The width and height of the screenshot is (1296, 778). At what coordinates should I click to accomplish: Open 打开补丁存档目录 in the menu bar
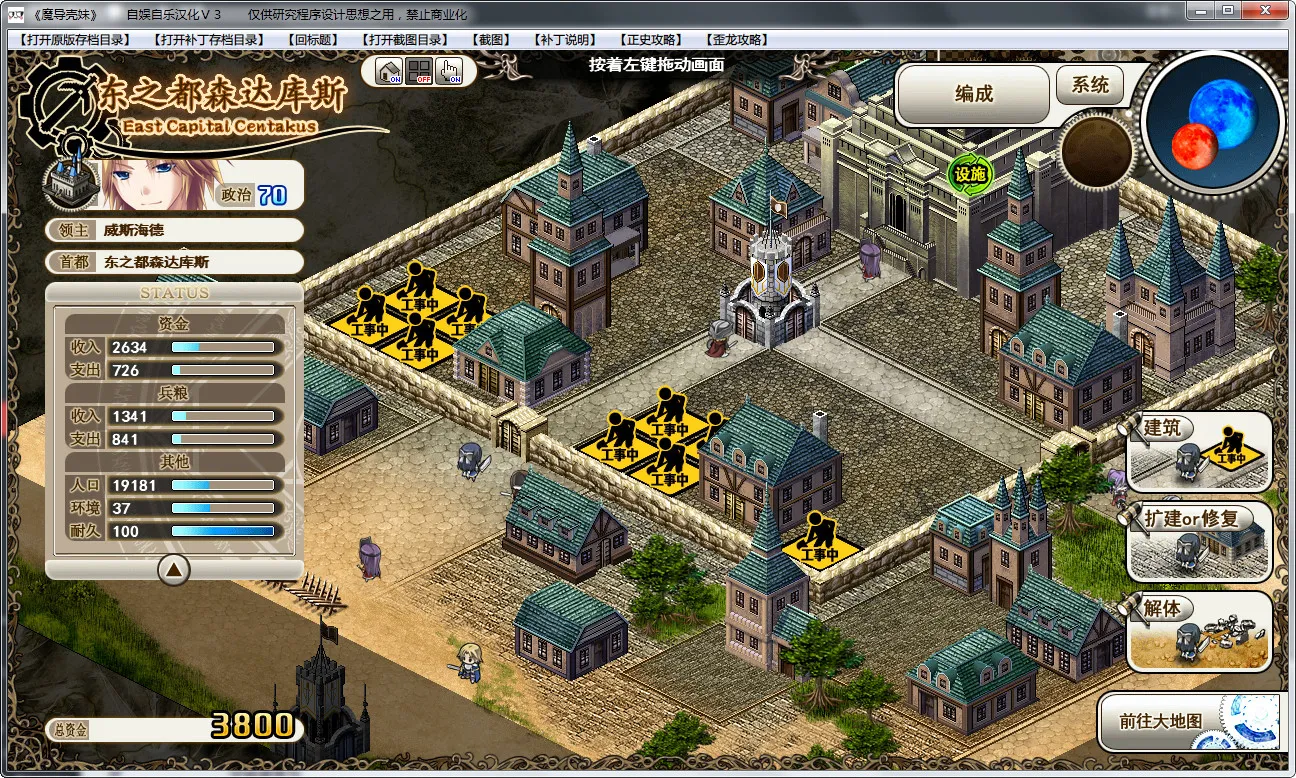[209, 40]
